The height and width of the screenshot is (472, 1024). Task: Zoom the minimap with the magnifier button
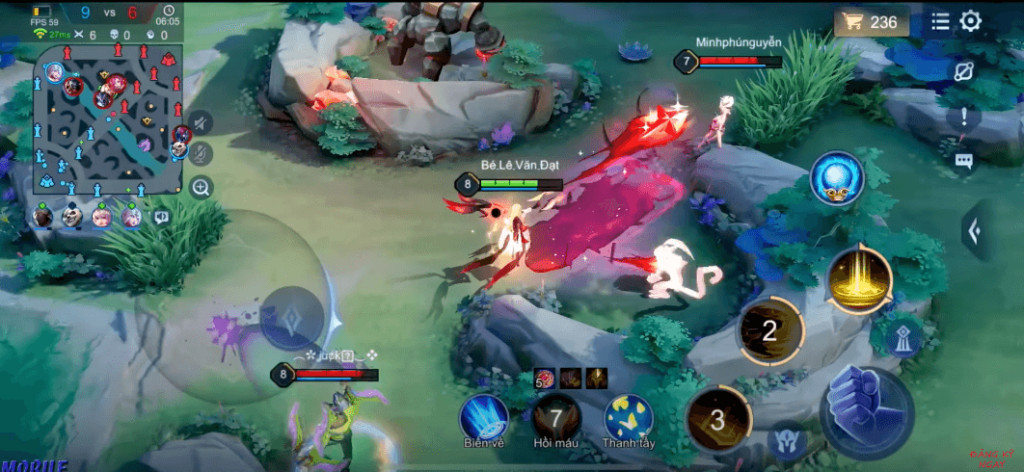(x=202, y=187)
